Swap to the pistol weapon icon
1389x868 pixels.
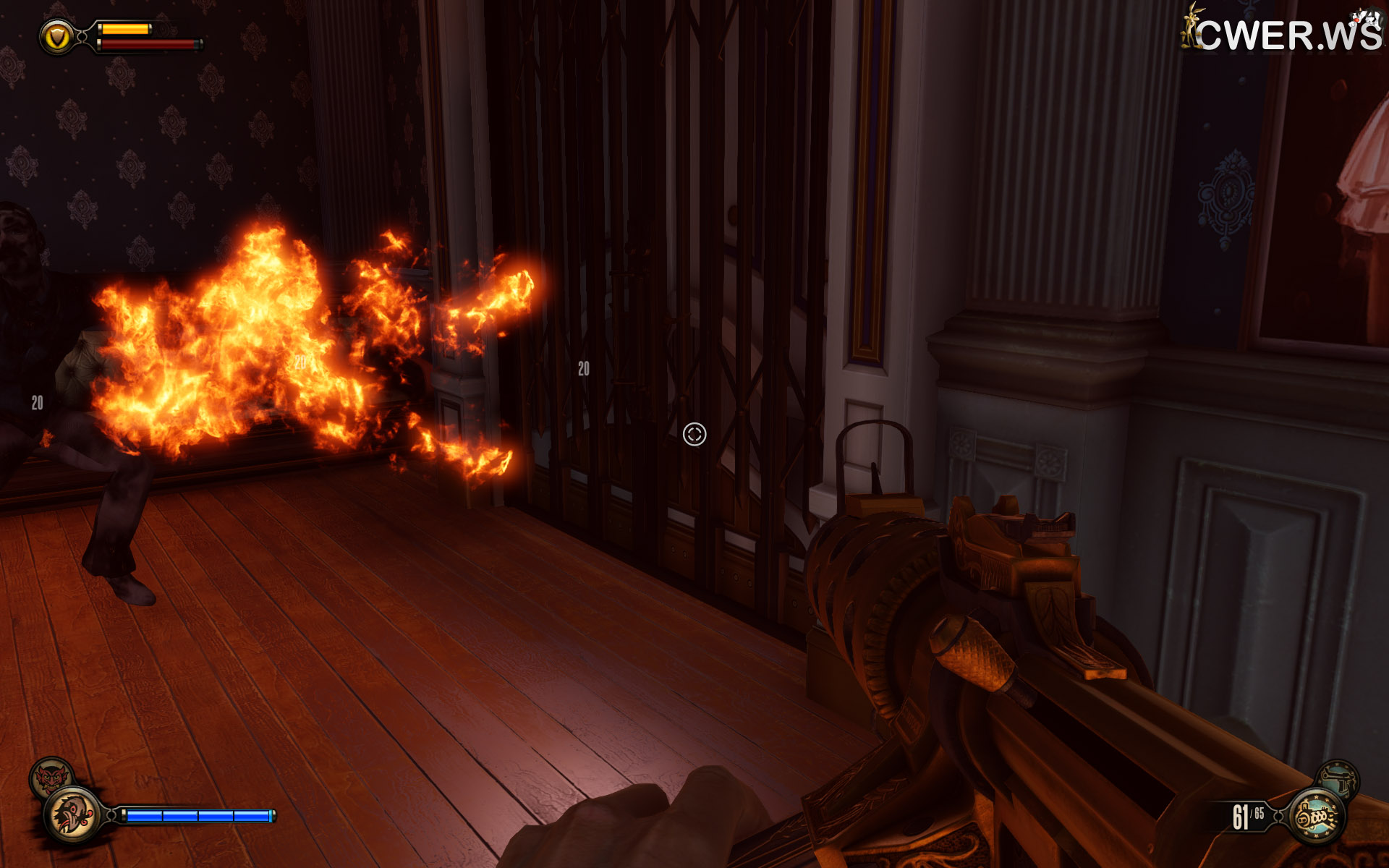point(1337,779)
